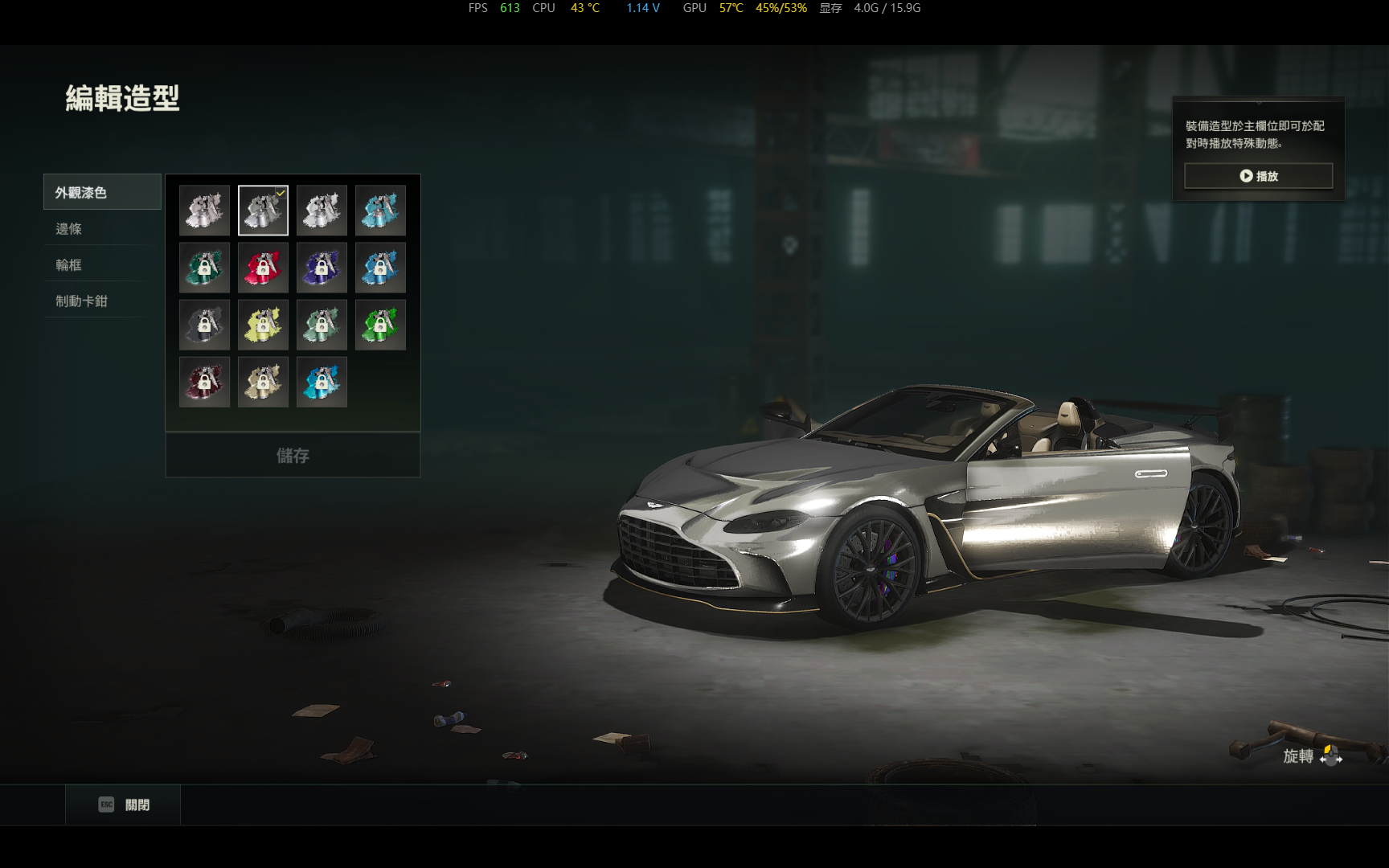Open the 邊條 trim category
The height and width of the screenshot is (868, 1389).
click(x=102, y=229)
